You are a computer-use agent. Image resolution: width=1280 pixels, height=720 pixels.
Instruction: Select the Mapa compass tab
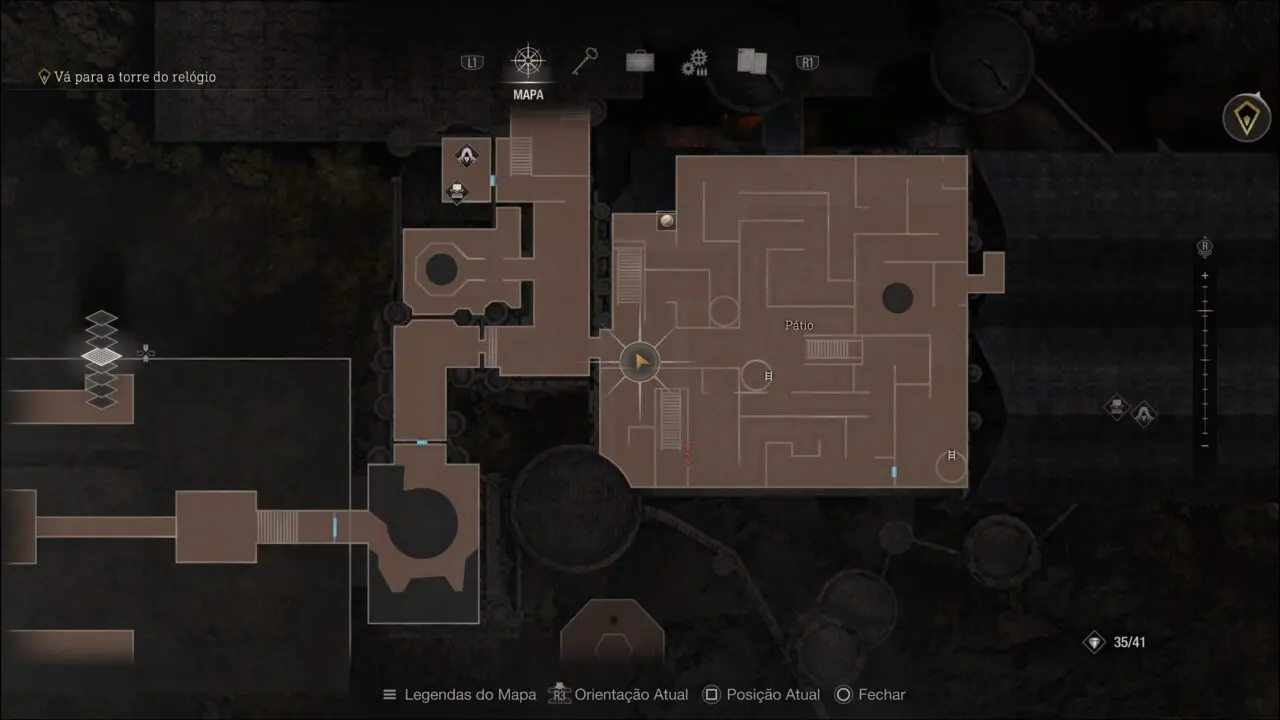tap(527, 62)
